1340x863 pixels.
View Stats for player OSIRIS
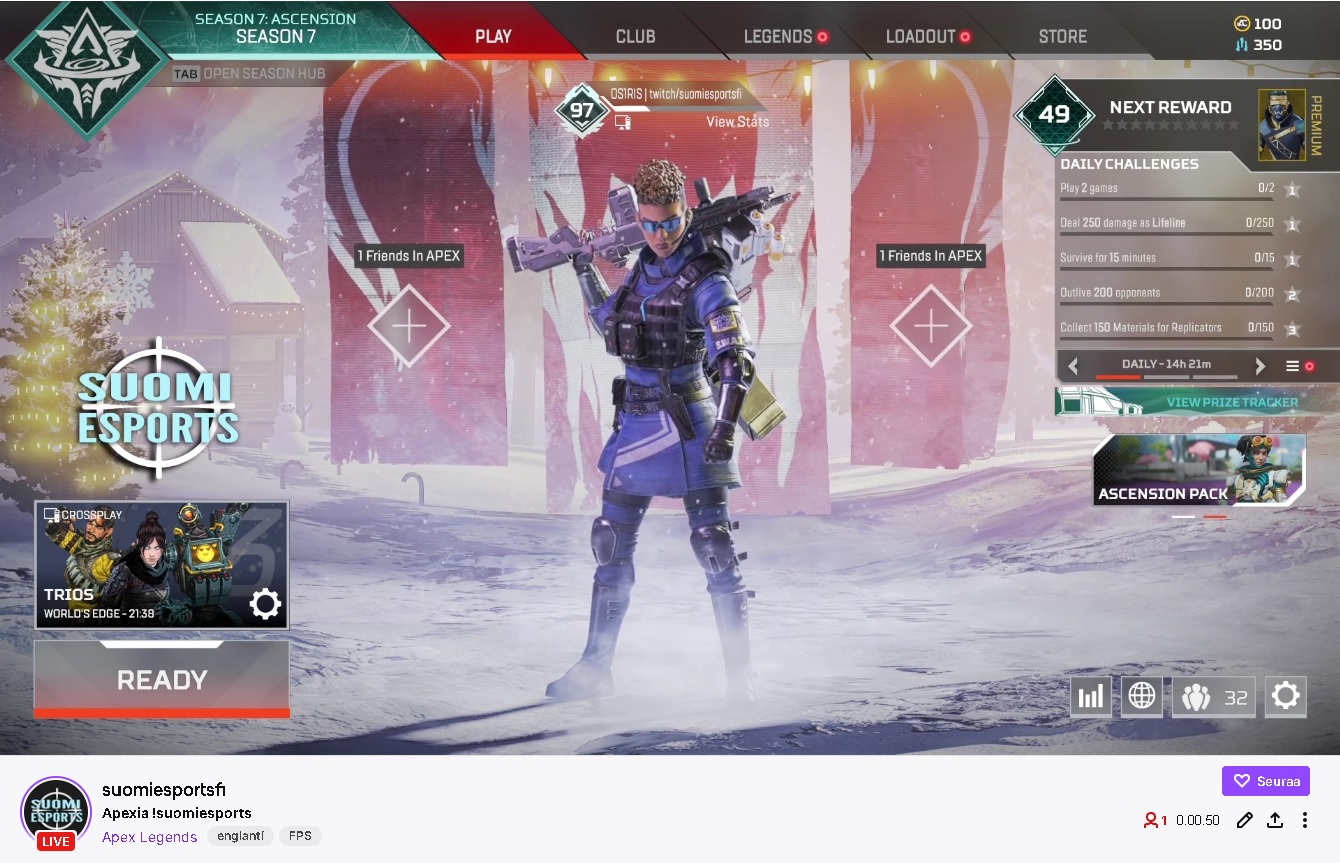[x=738, y=122]
